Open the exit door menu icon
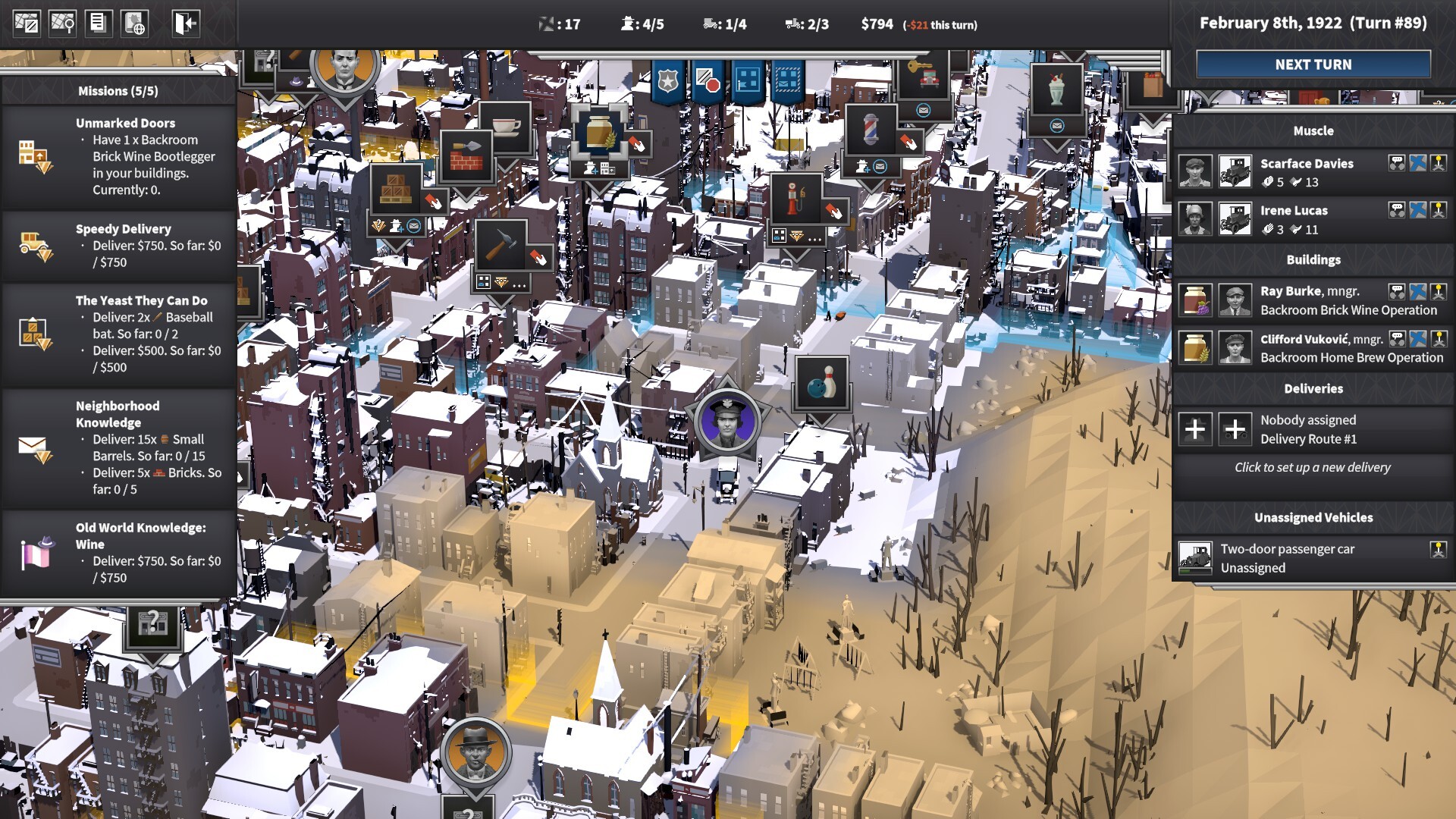 click(x=185, y=24)
